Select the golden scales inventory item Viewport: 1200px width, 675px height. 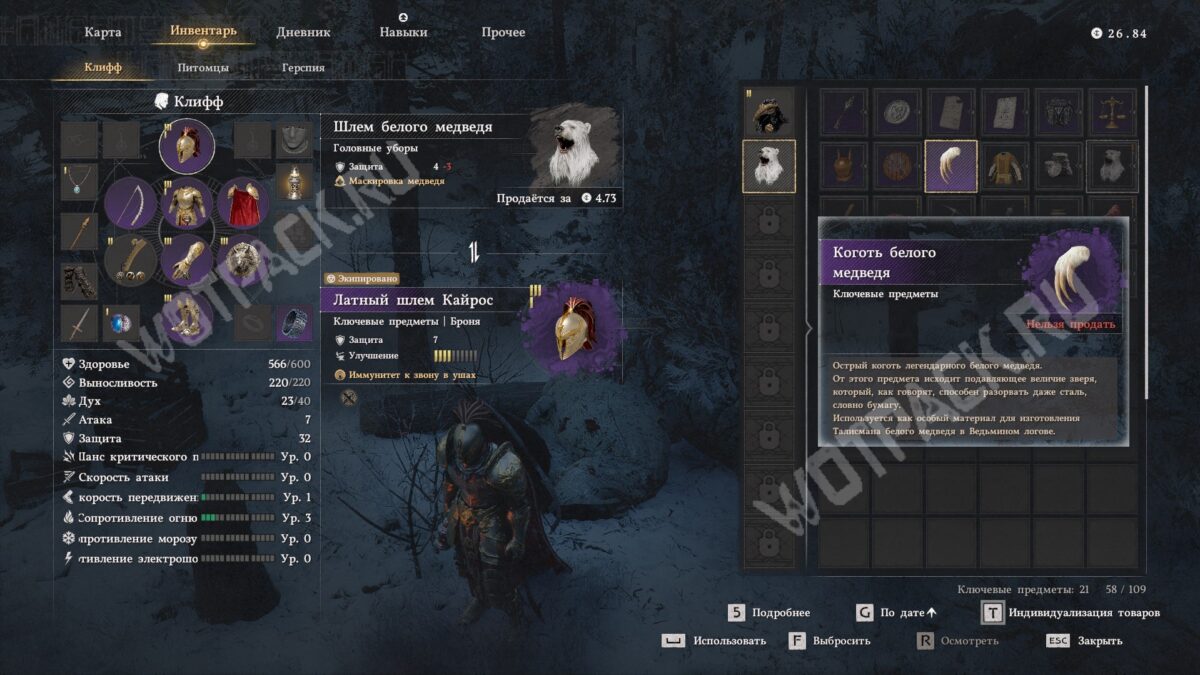[x=1112, y=112]
